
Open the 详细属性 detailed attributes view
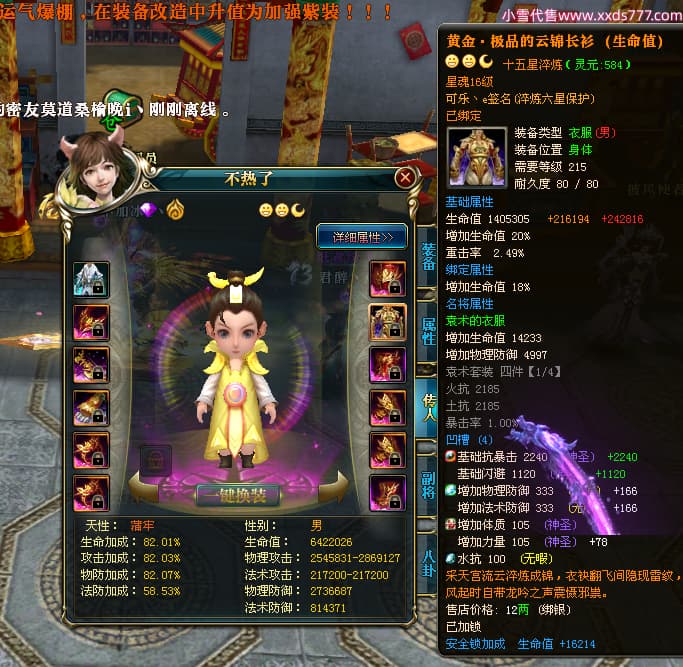click(361, 236)
